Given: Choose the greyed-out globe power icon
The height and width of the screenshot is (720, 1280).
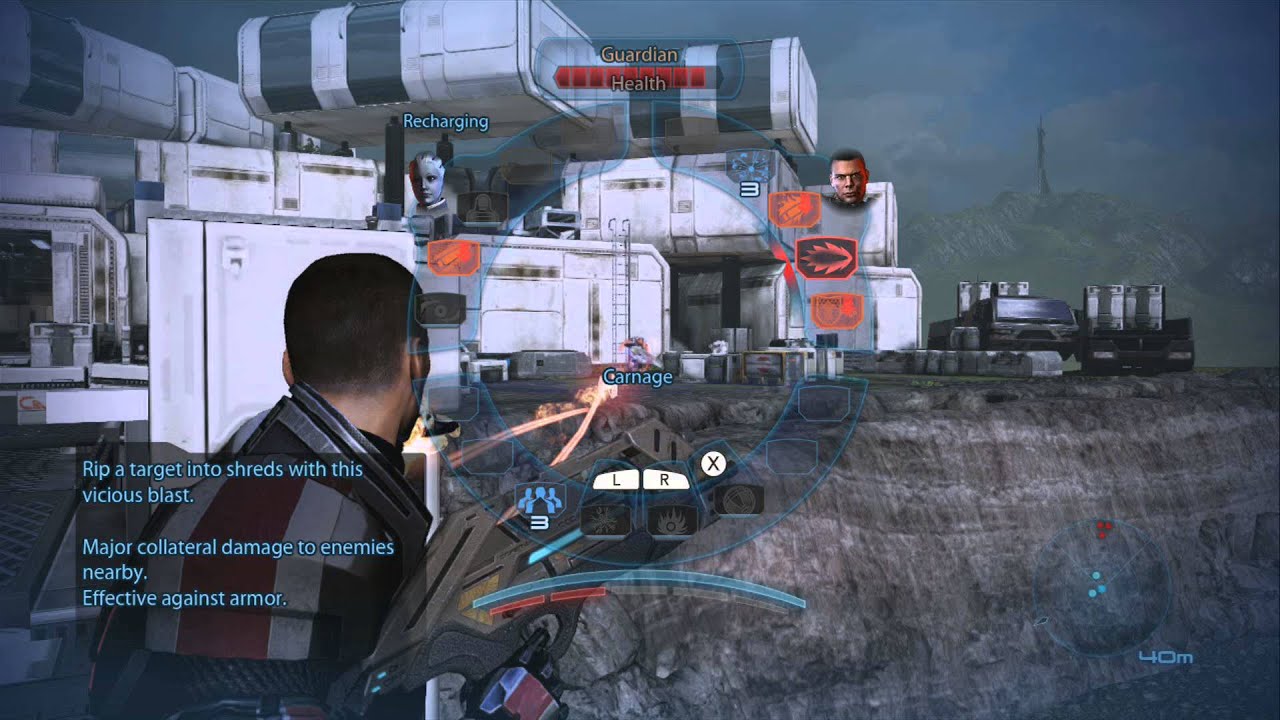Looking at the screenshot, I should (x=740, y=499).
